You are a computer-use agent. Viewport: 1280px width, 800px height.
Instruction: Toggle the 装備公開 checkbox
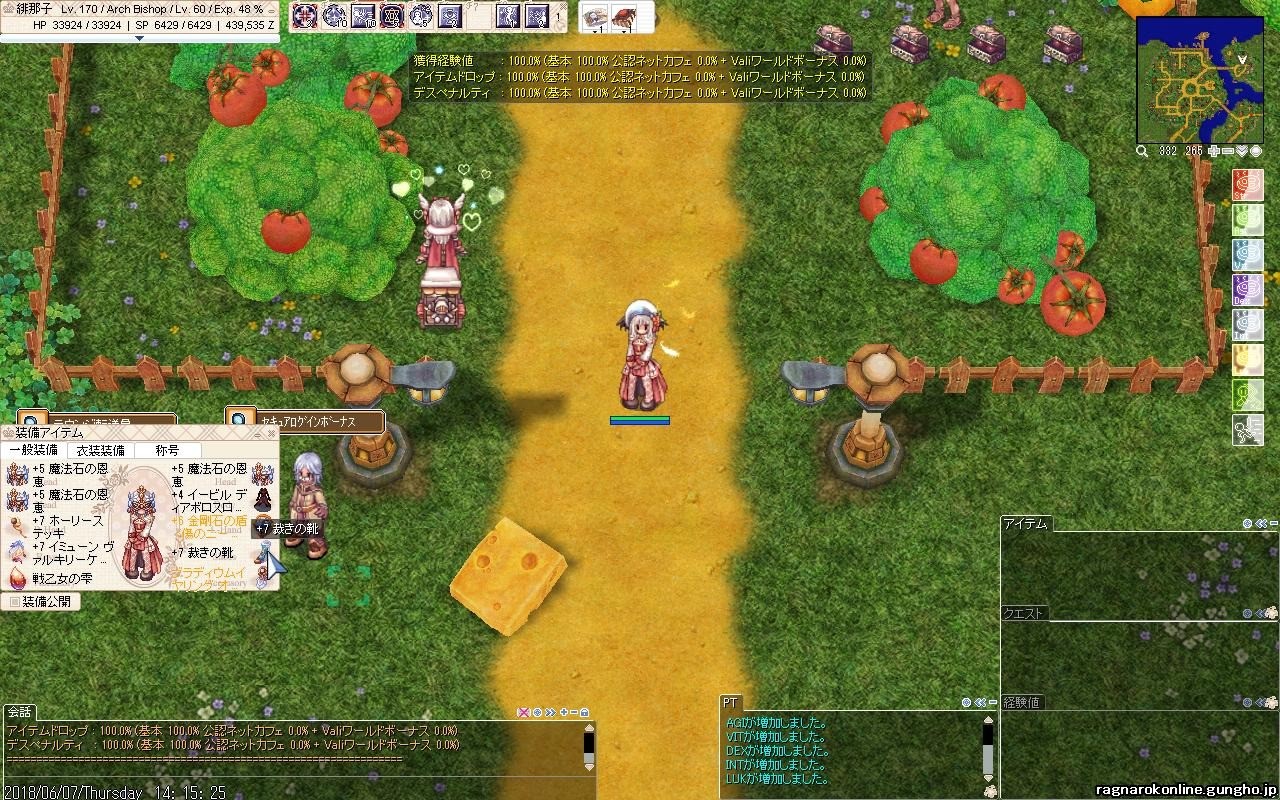(x=14, y=602)
